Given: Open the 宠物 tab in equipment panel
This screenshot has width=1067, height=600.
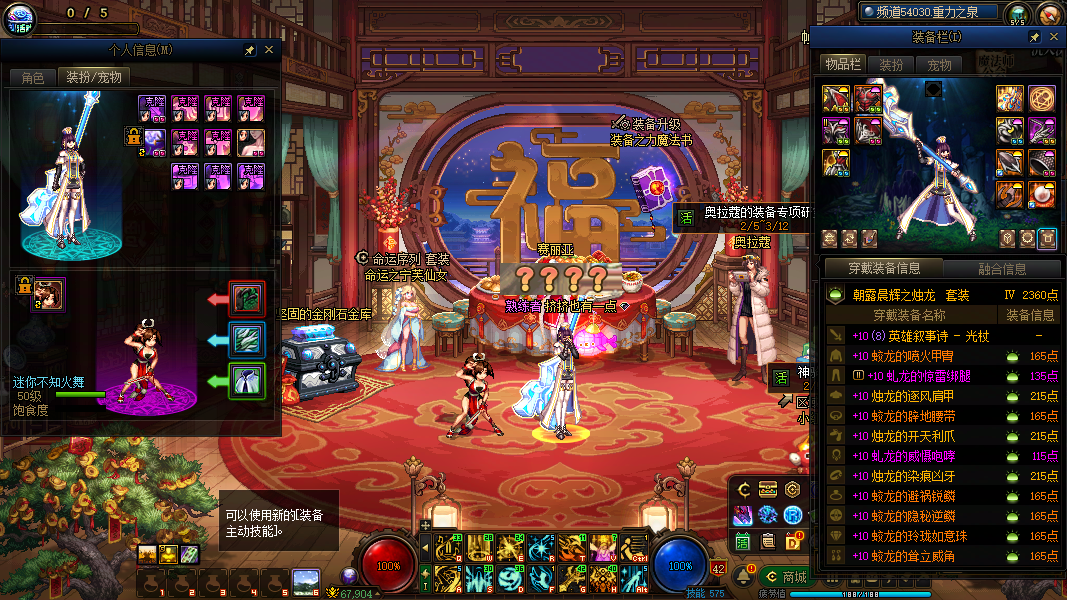Looking at the screenshot, I should click(940, 64).
